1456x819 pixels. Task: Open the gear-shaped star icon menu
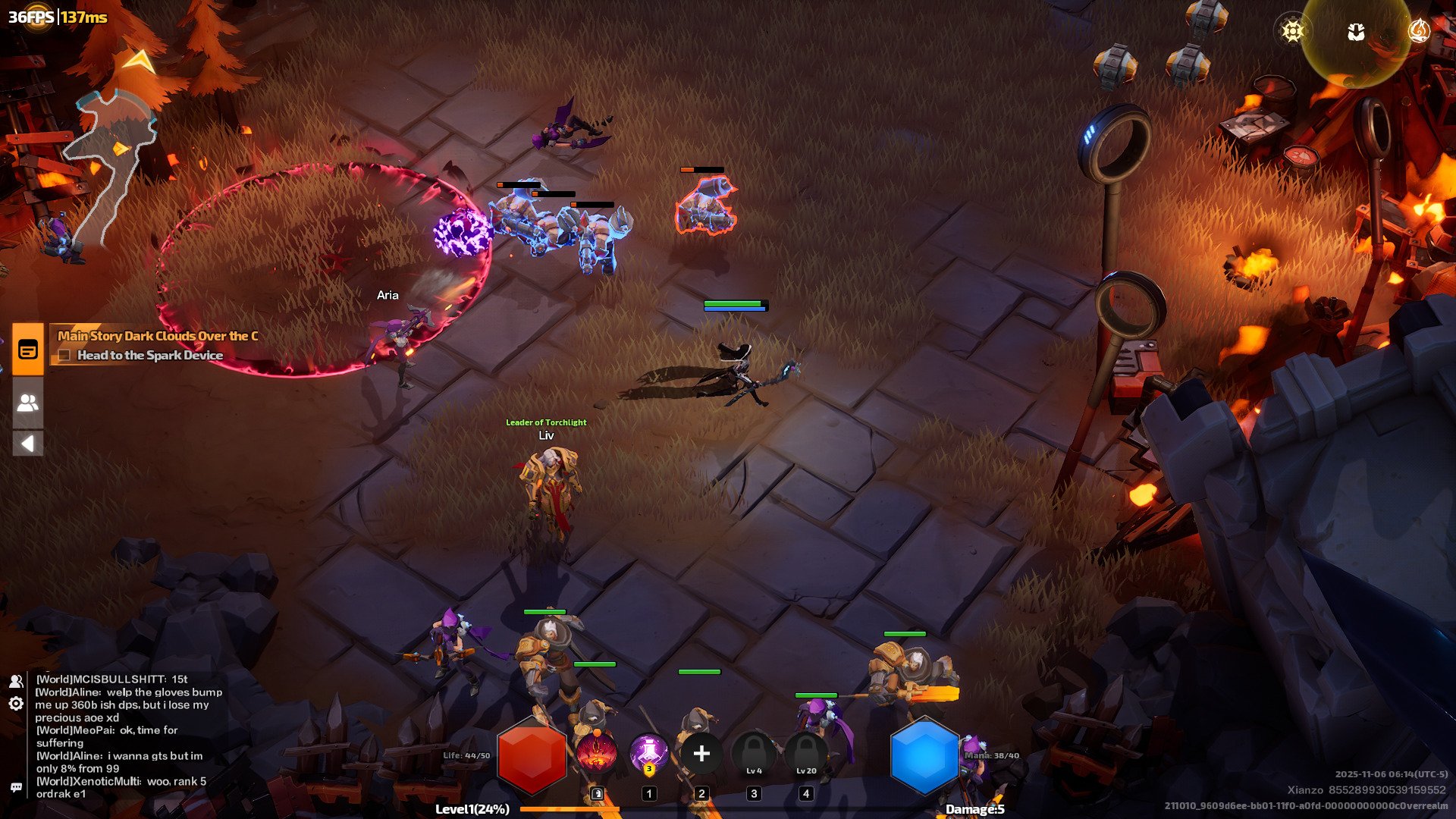pyautogui.click(x=1292, y=31)
